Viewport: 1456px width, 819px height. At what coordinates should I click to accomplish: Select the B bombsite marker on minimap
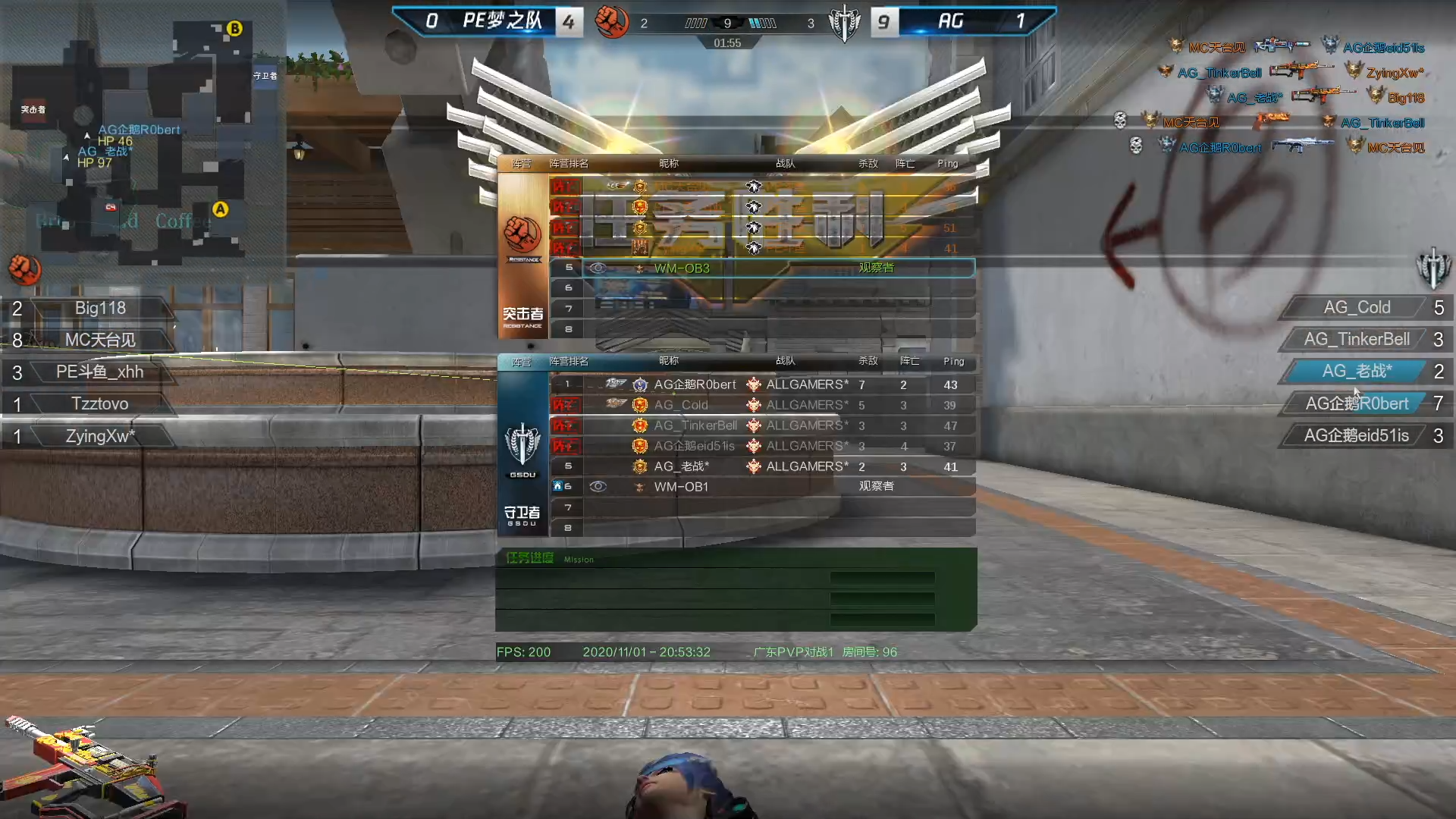(234, 29)
